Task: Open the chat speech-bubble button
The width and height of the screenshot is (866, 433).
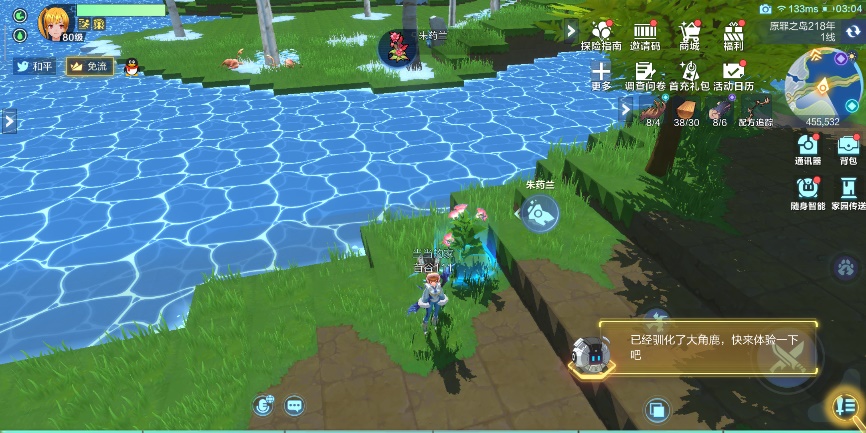Action: pyautogui.click(x=294, y=405)
